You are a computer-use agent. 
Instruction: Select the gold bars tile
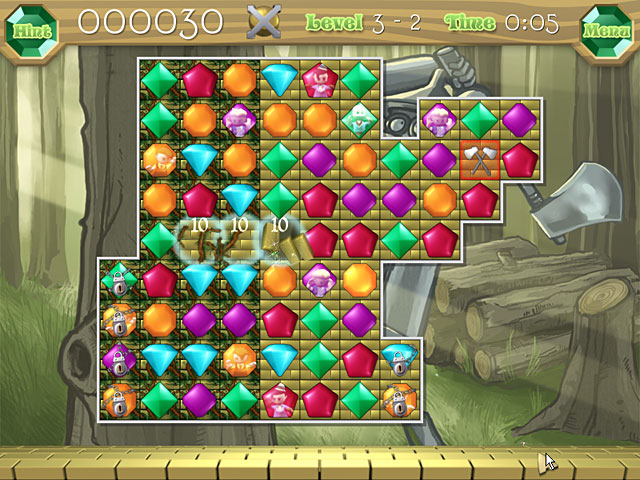[280, 240]
